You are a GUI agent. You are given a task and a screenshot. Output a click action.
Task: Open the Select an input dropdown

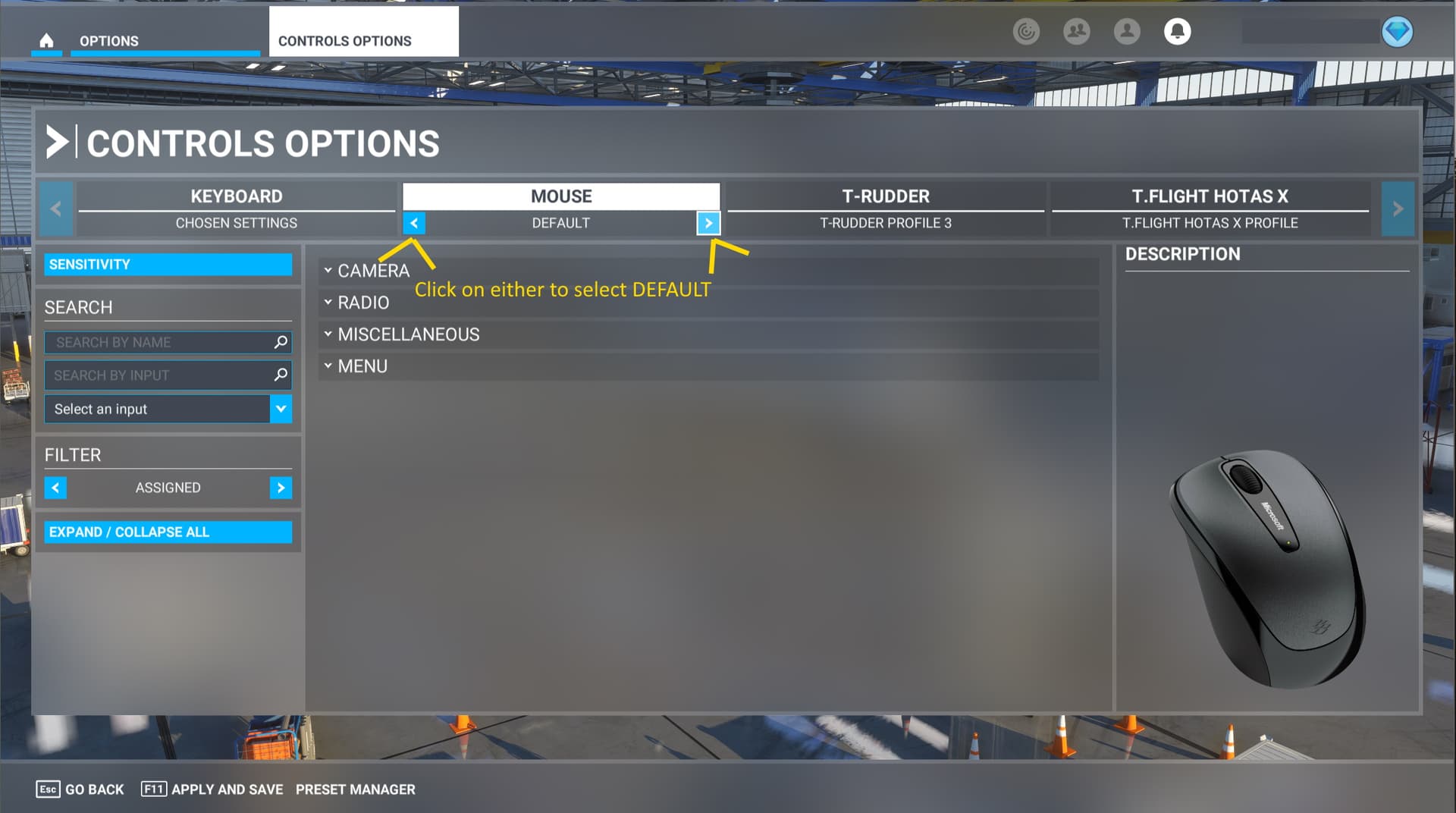(281, 409)
